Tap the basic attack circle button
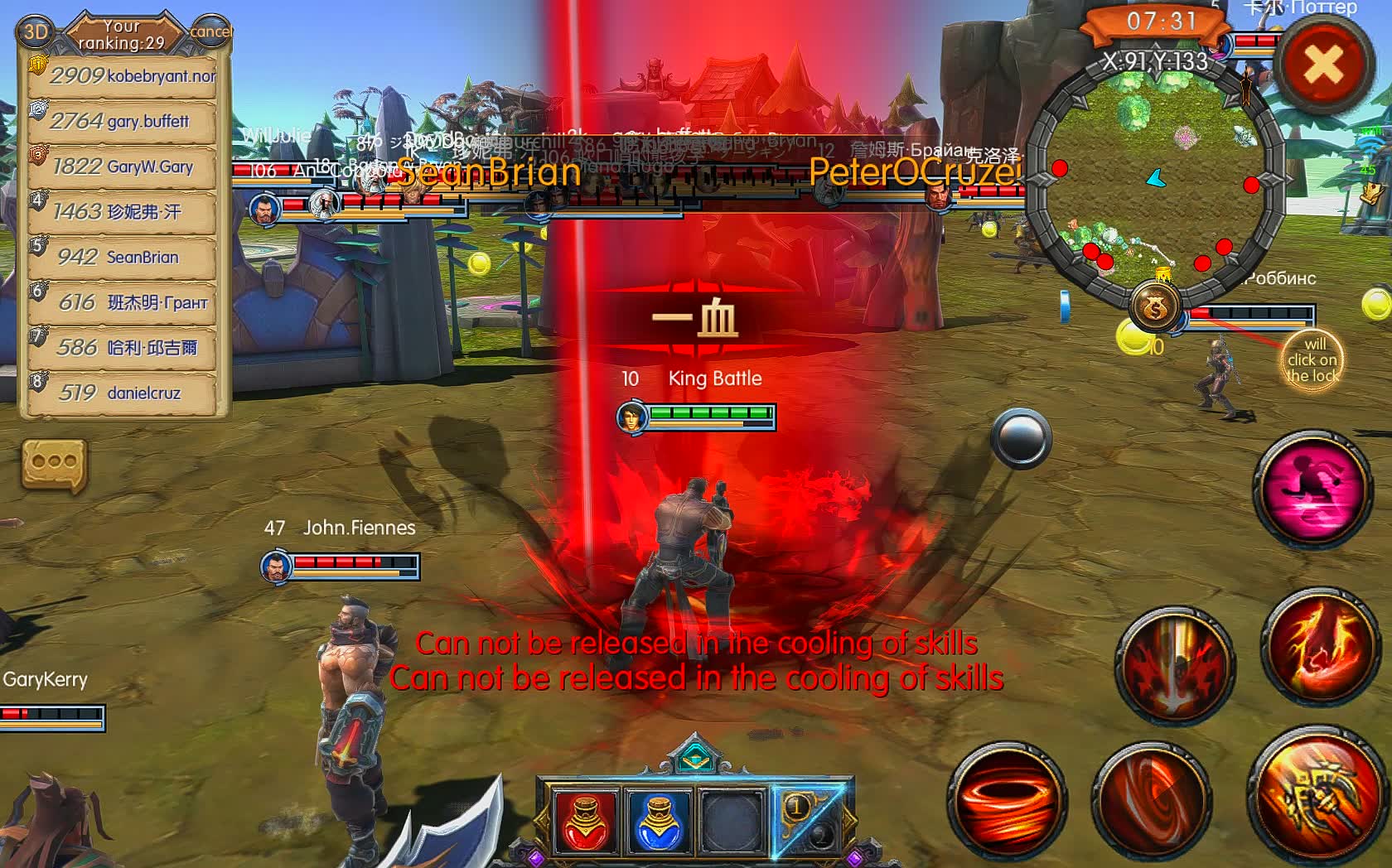Screen dimensions: 1392x868 [1021, 441]
